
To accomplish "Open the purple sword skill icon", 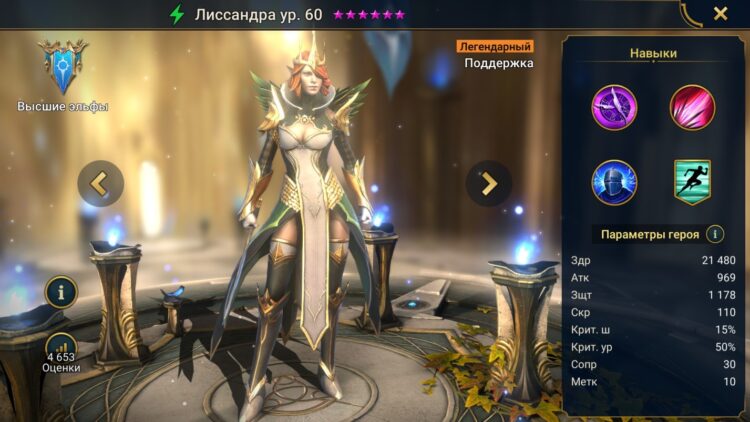I will coord(614,107).
